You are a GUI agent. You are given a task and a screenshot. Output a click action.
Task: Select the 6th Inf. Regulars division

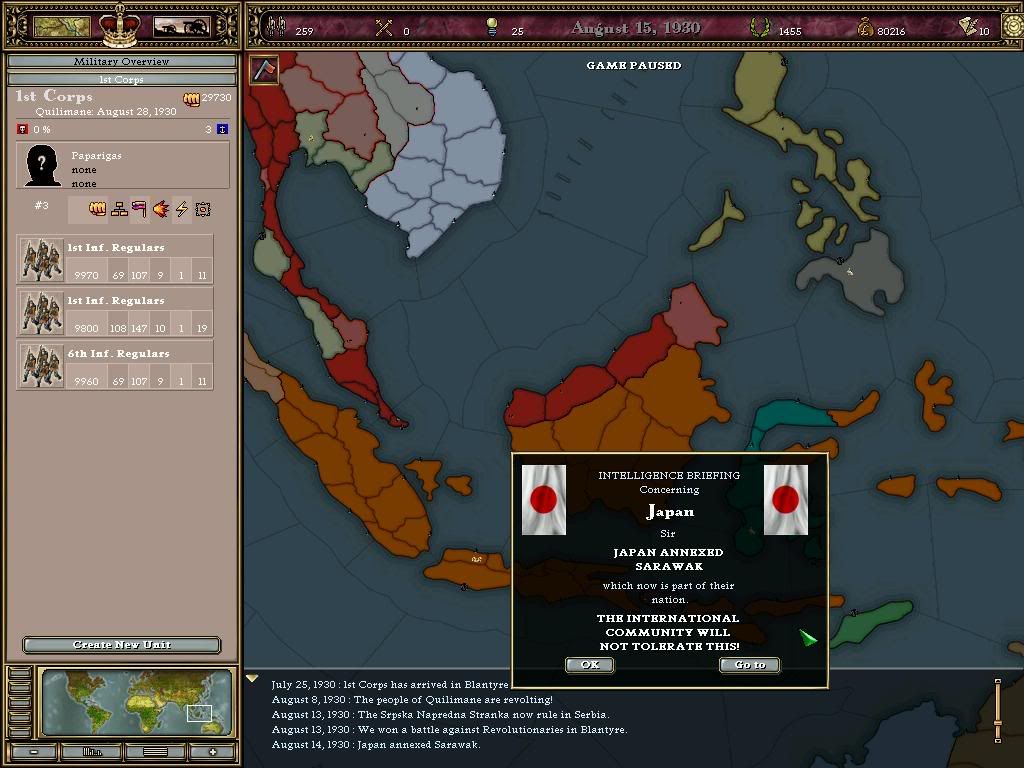pos(115,366)
